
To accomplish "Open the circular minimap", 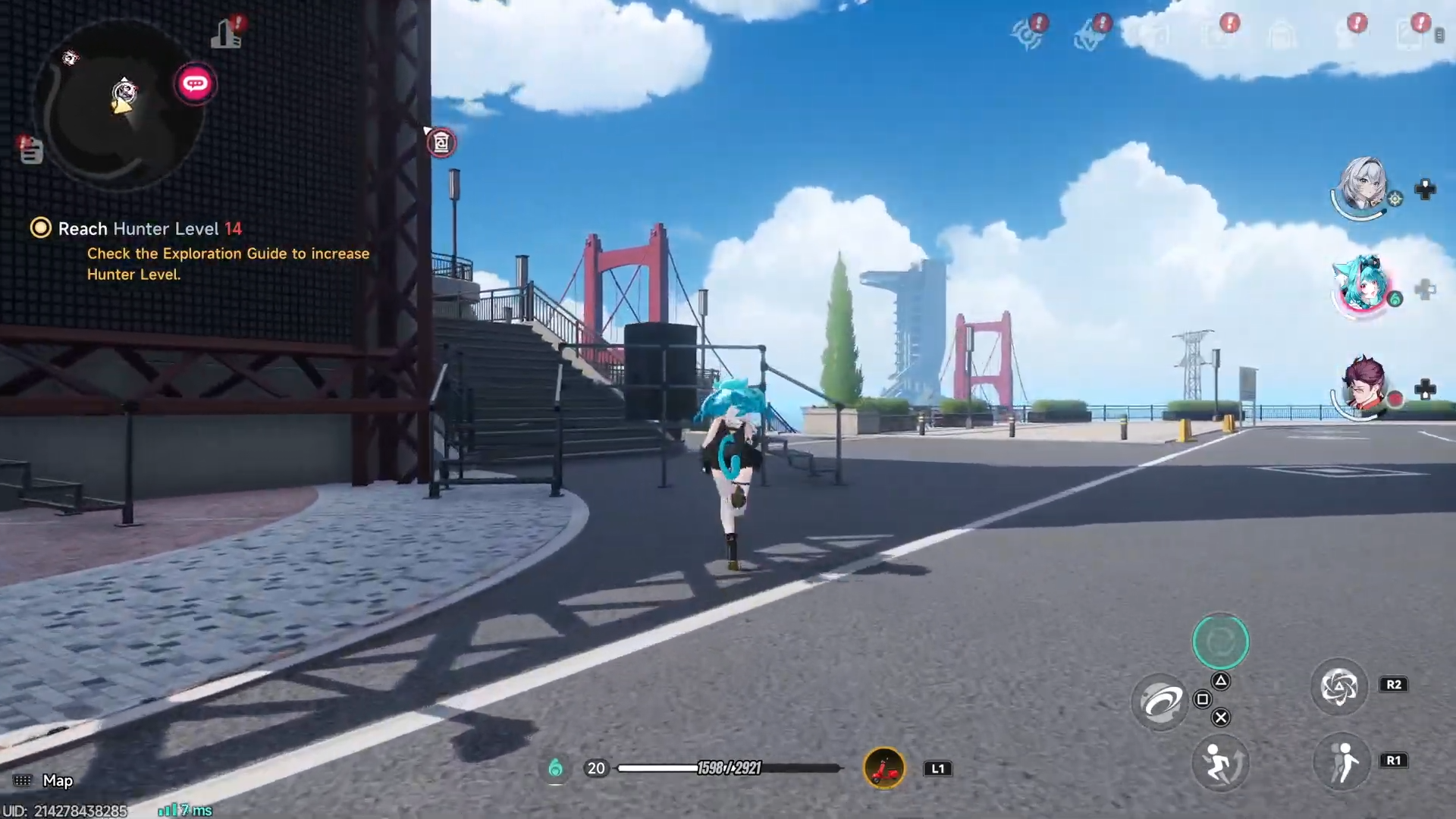I will tap(121, 106).
